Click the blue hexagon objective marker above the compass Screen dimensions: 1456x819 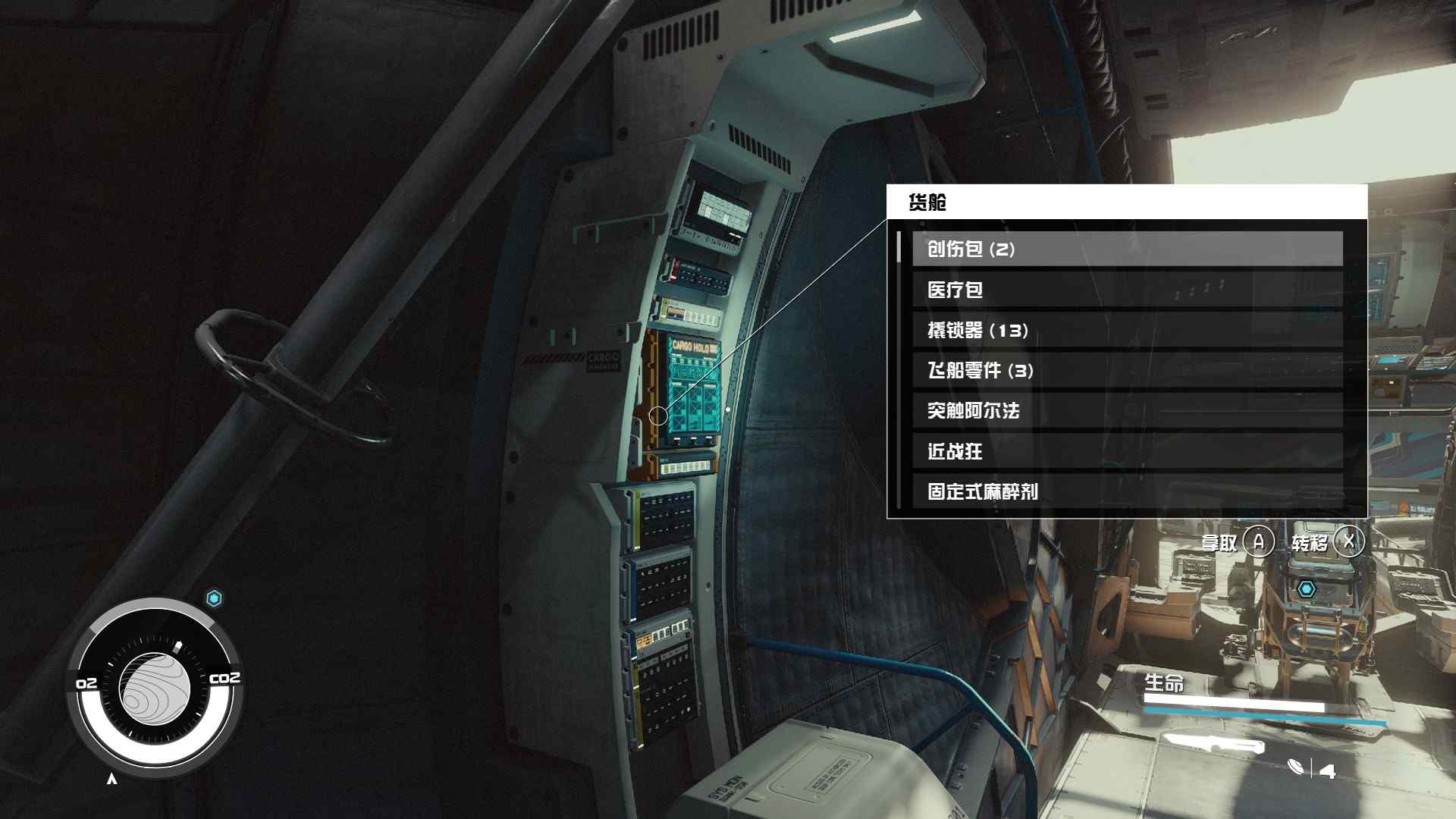[216, 598]
